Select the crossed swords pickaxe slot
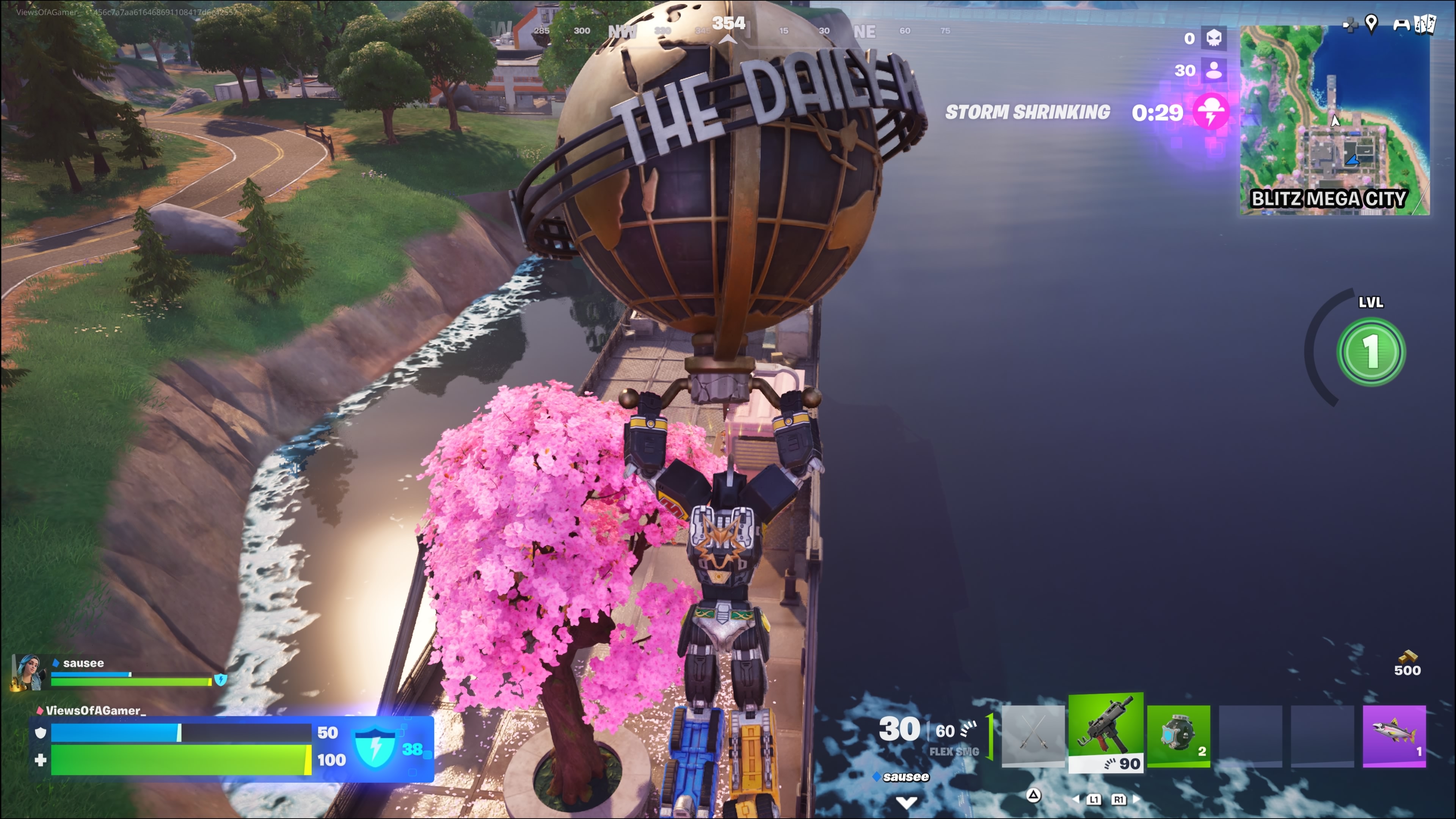 pyautogui.click(x=1032, y=735)
